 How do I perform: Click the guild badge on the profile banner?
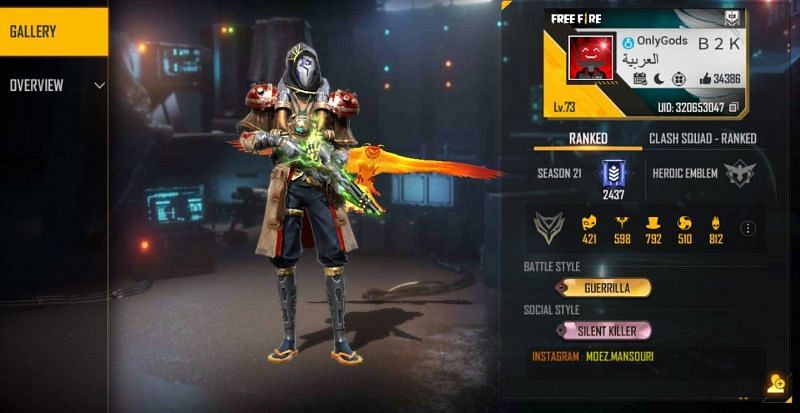[x=731, y=19]
